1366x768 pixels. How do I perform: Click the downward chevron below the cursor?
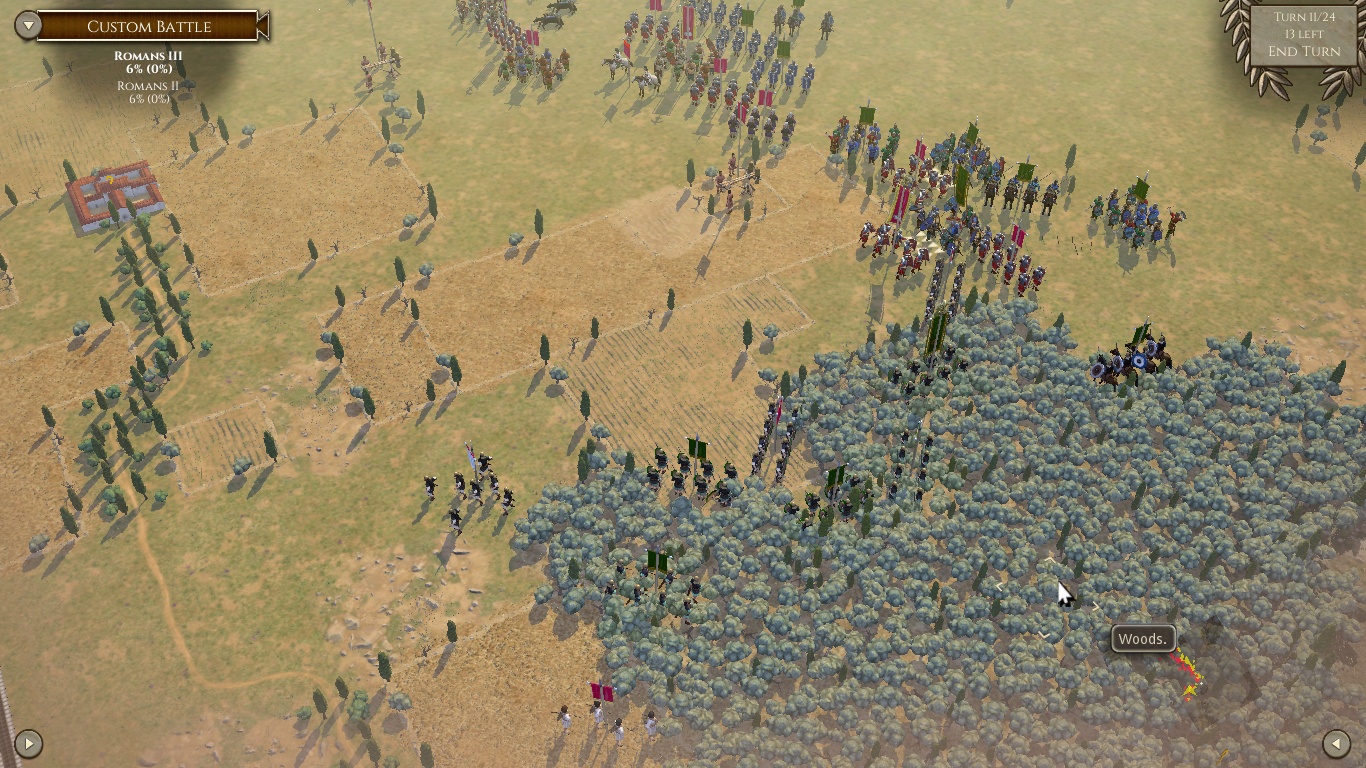pos(1044,634)
